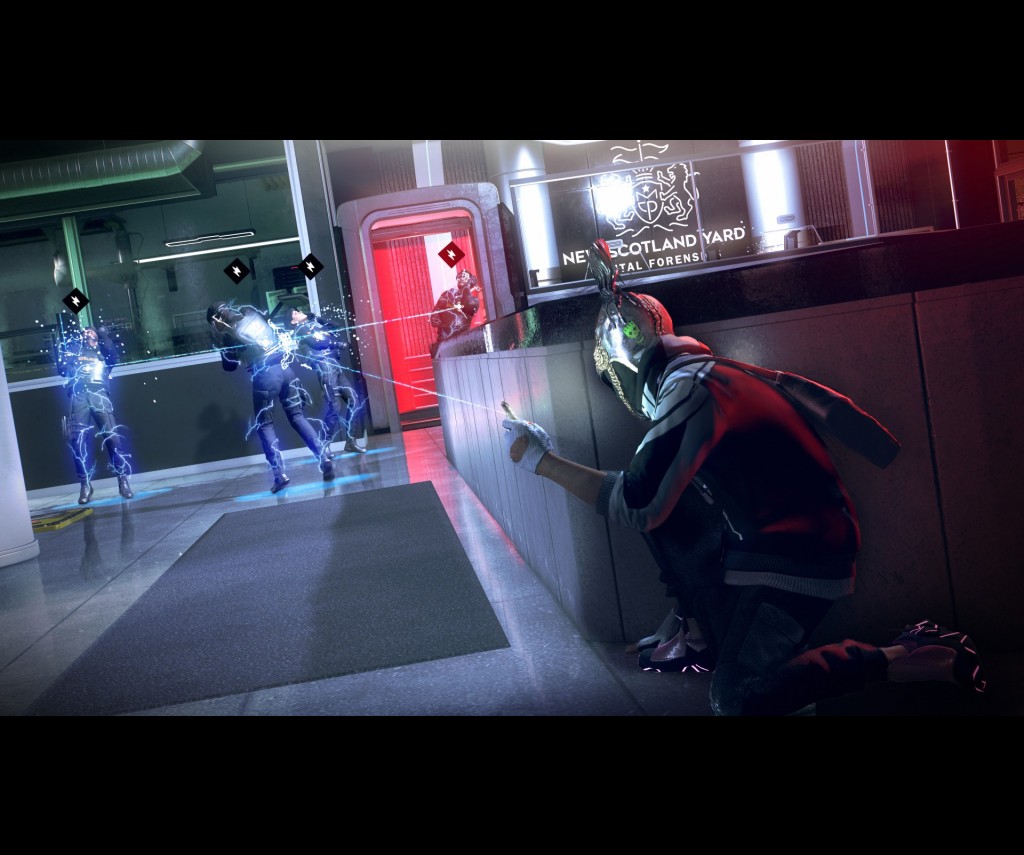Click the red lightning bolt diamond marker
This screenshot has height=855, width=1024.
[451, 254]
